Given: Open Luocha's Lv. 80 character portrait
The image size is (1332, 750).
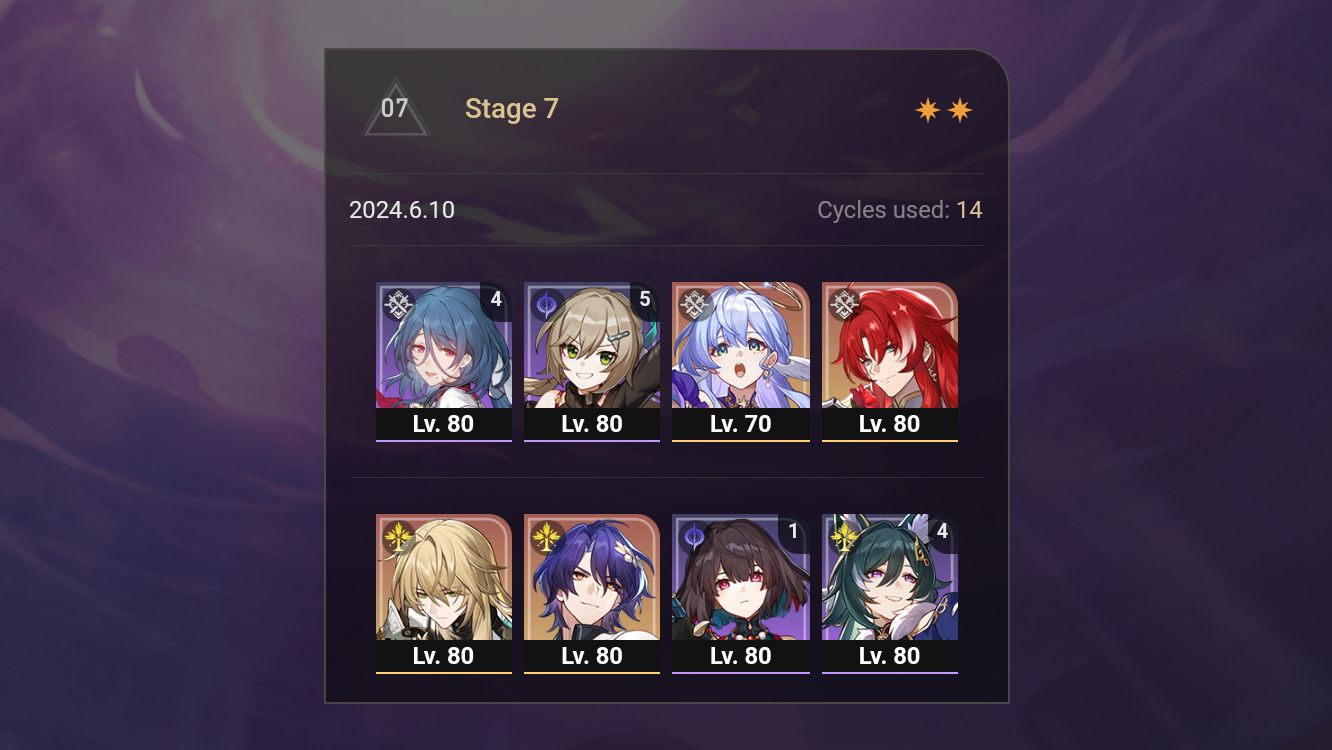Looking at the screenshot, I should [445, 580].
